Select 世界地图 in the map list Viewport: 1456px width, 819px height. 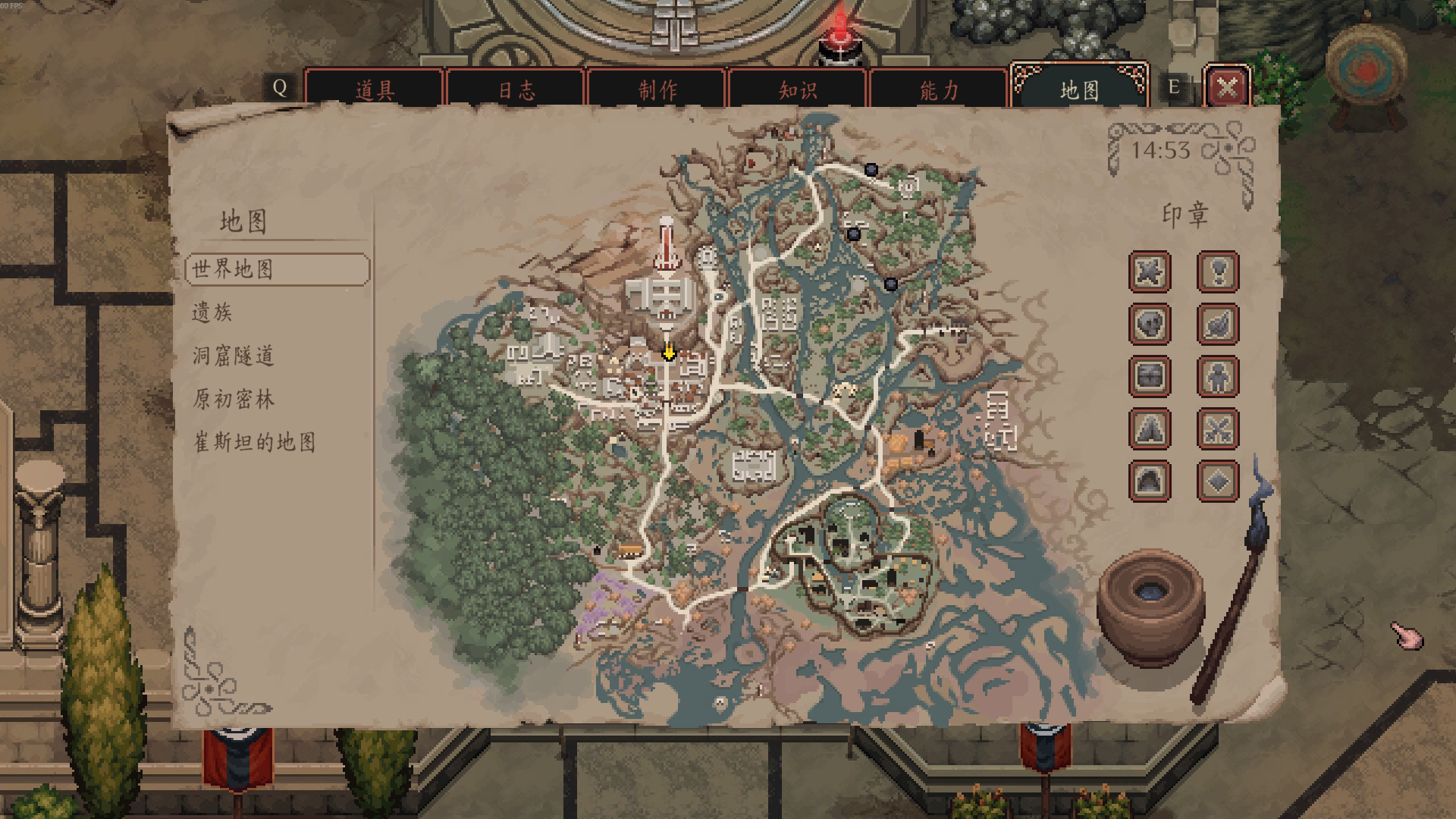278,269
